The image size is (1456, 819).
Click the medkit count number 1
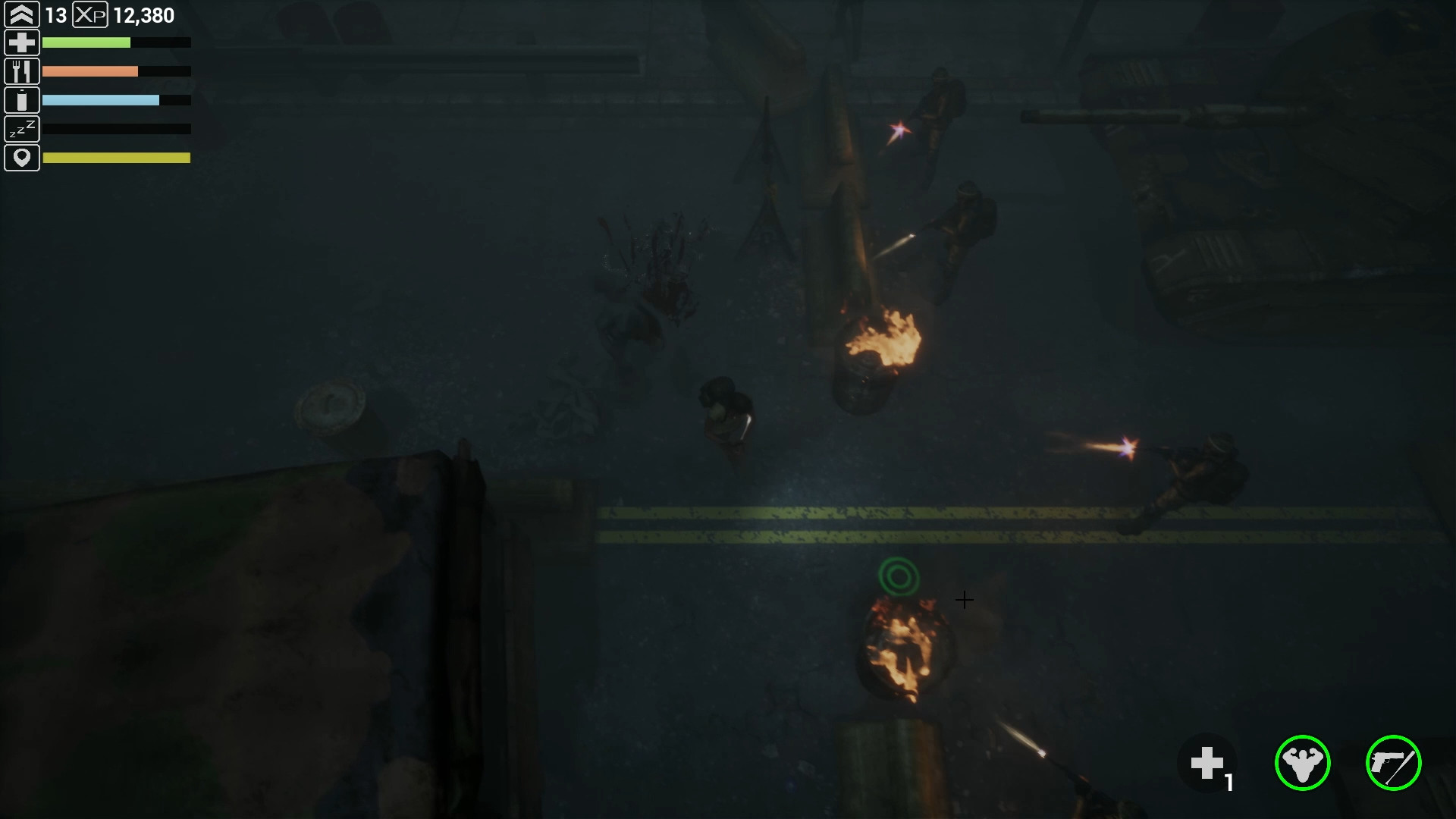1231,782
